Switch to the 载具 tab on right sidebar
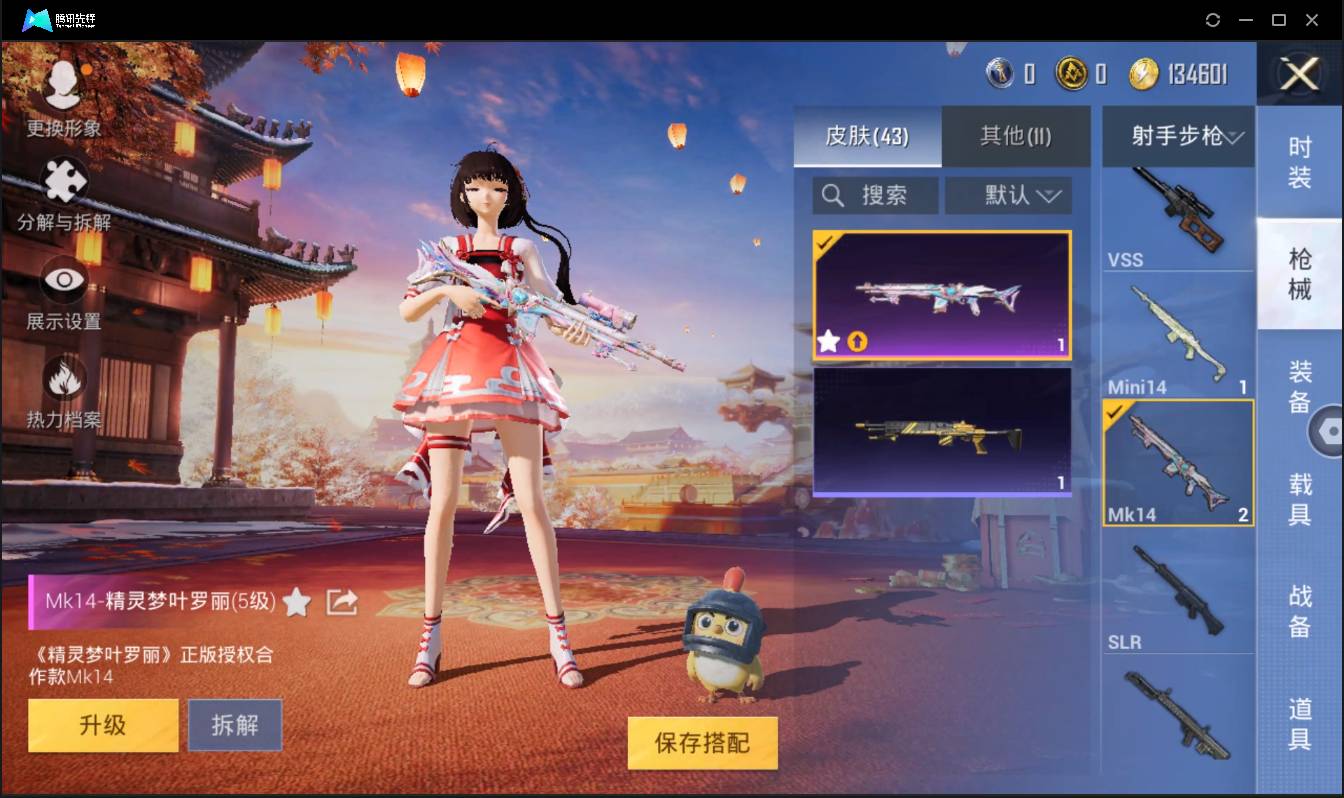The width and height of the screenshot is (1344, 798). tap(1300, 492)
